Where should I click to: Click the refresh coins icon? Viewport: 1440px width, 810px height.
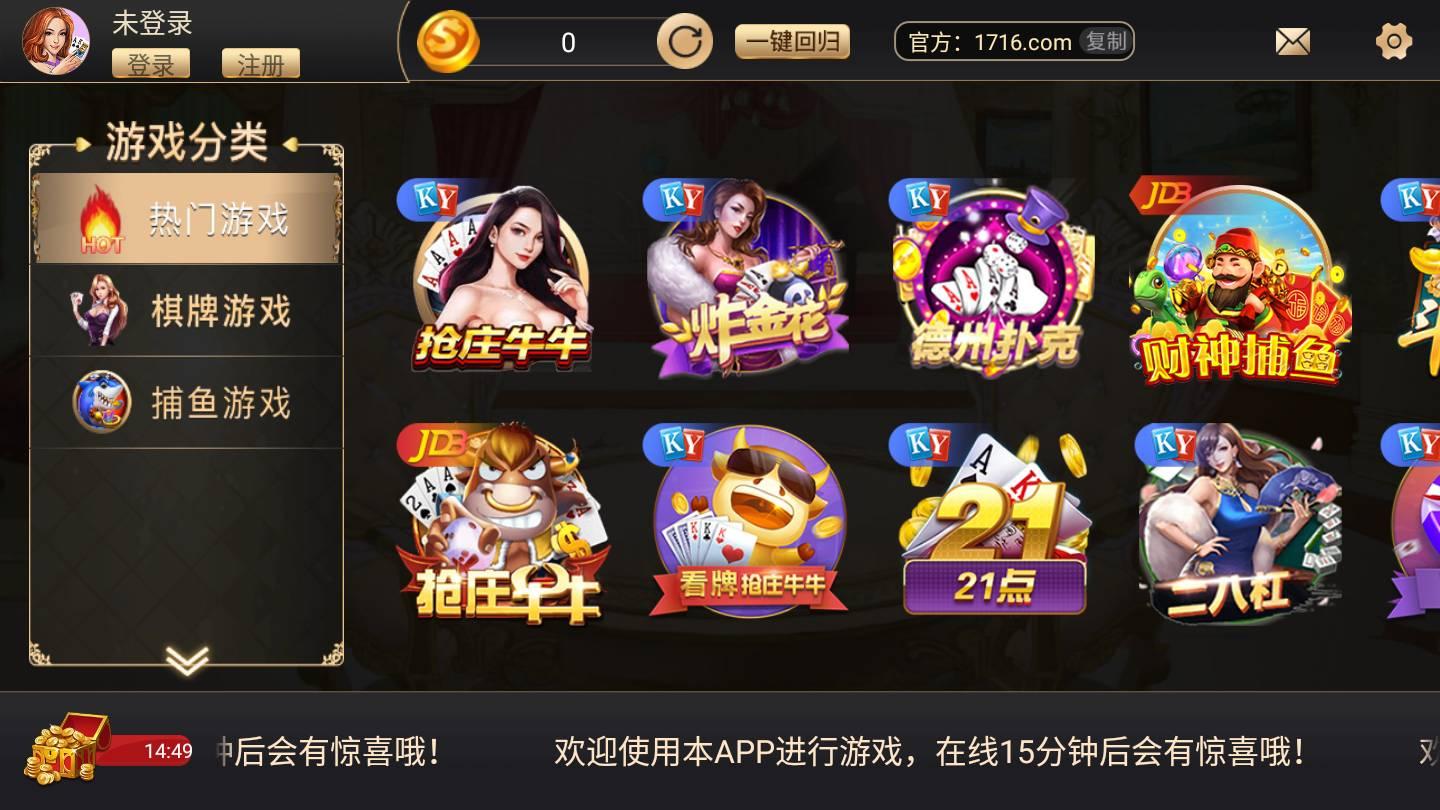(683, 41)
